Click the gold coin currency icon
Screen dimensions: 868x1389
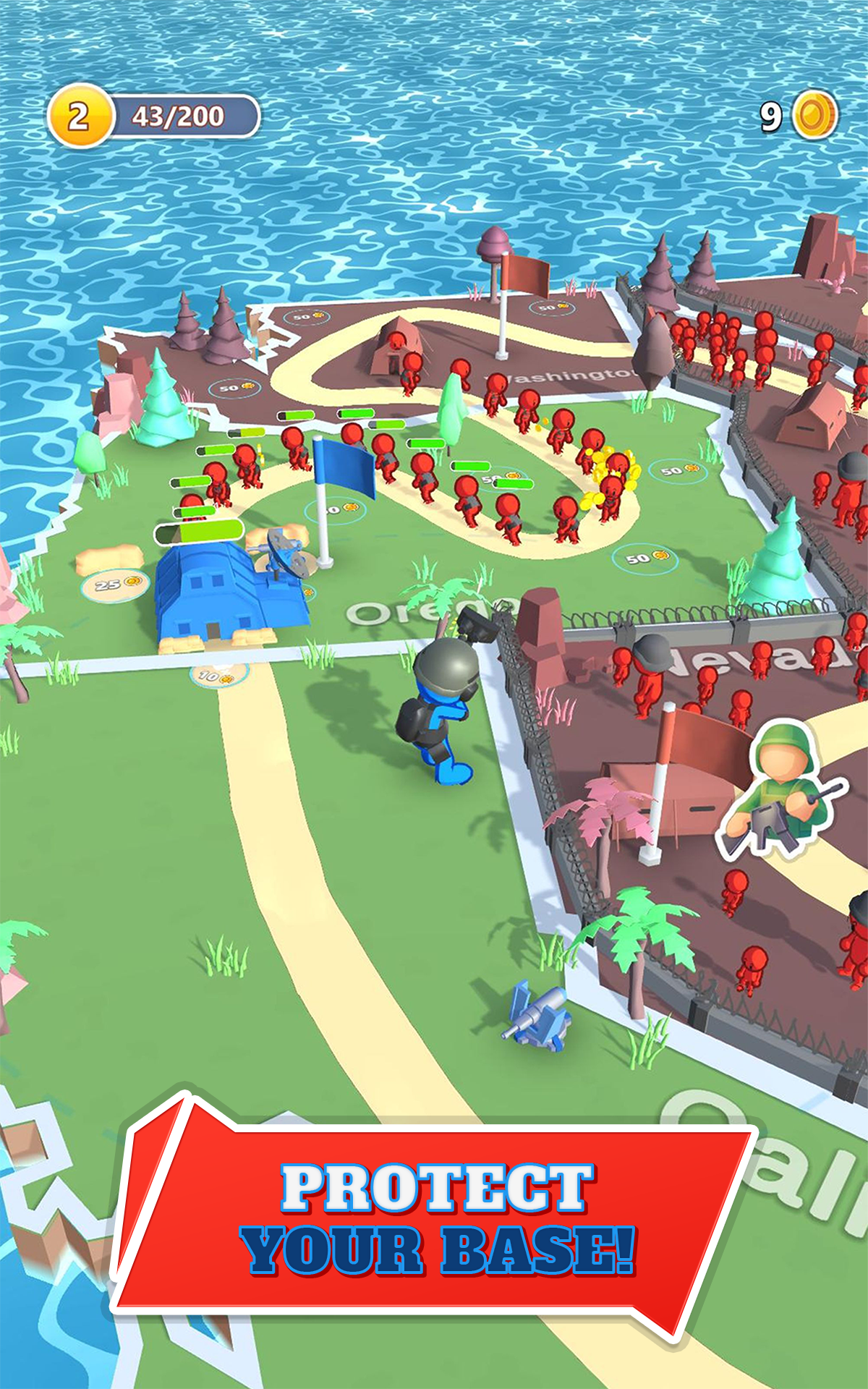tap(815, 114)
